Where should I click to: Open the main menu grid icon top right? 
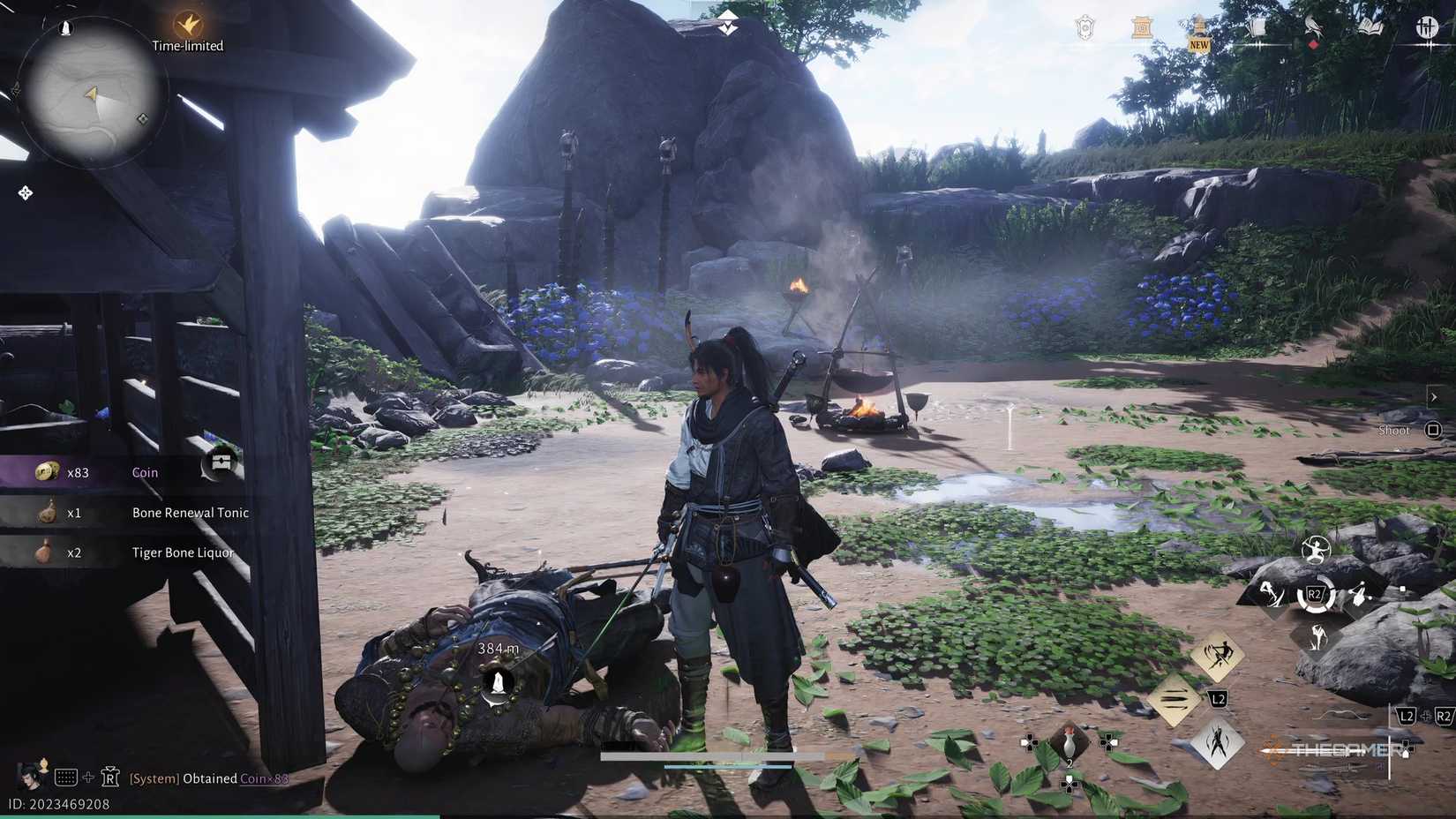pos(1426,26)
